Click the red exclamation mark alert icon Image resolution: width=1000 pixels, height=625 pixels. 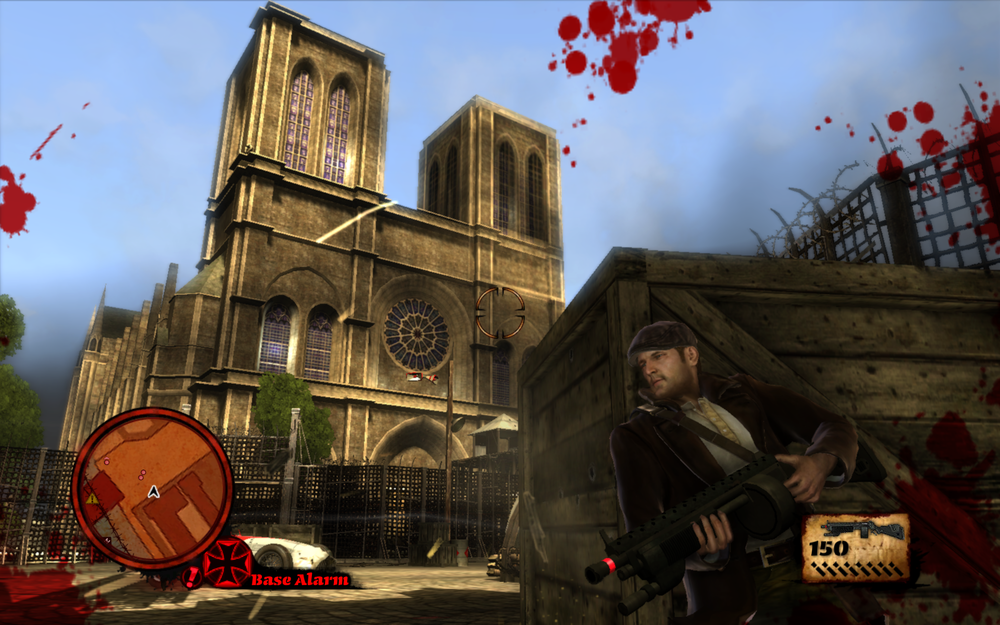[x=193, y=577]
